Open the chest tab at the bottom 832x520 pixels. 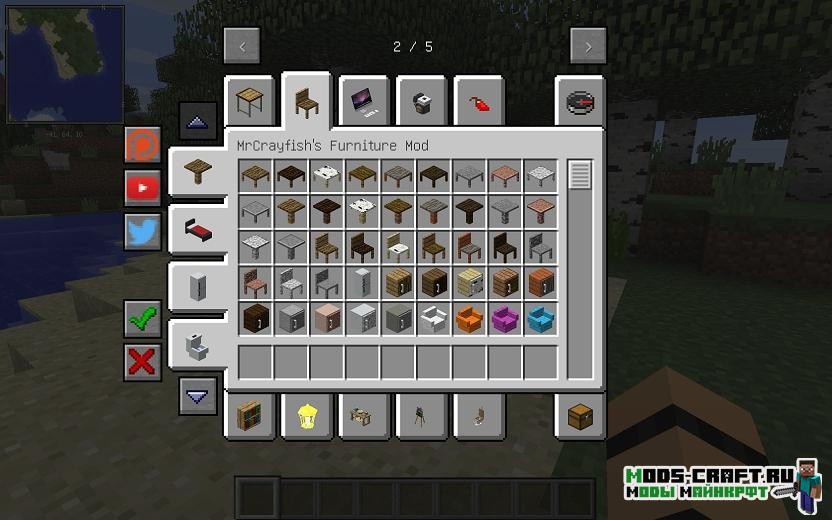pos(580,414)
